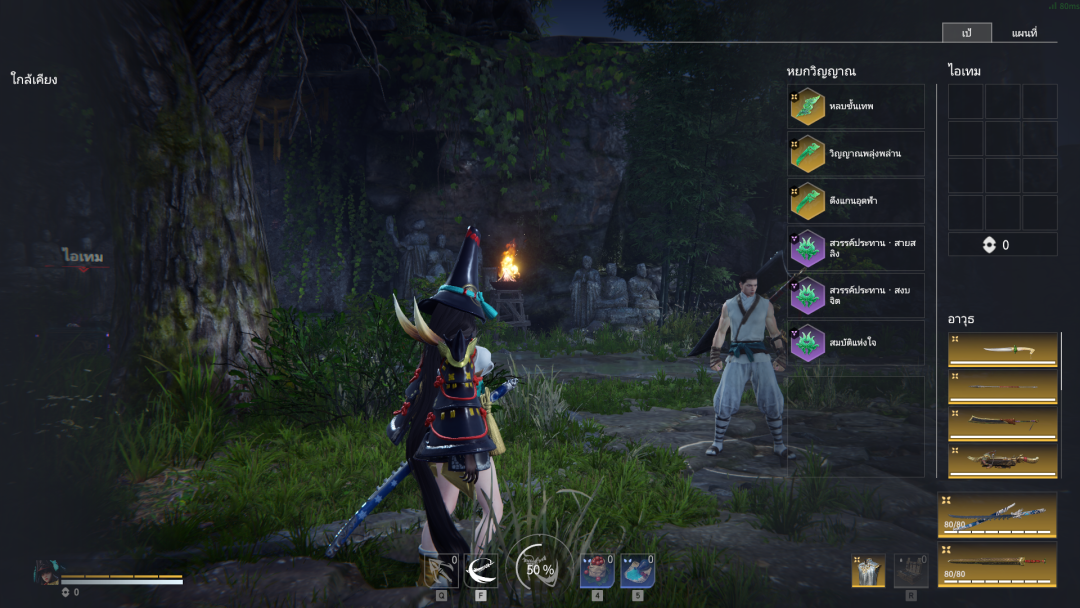Switch to the เป้ bag tab
1080x608 pixels.
[967, 33]
